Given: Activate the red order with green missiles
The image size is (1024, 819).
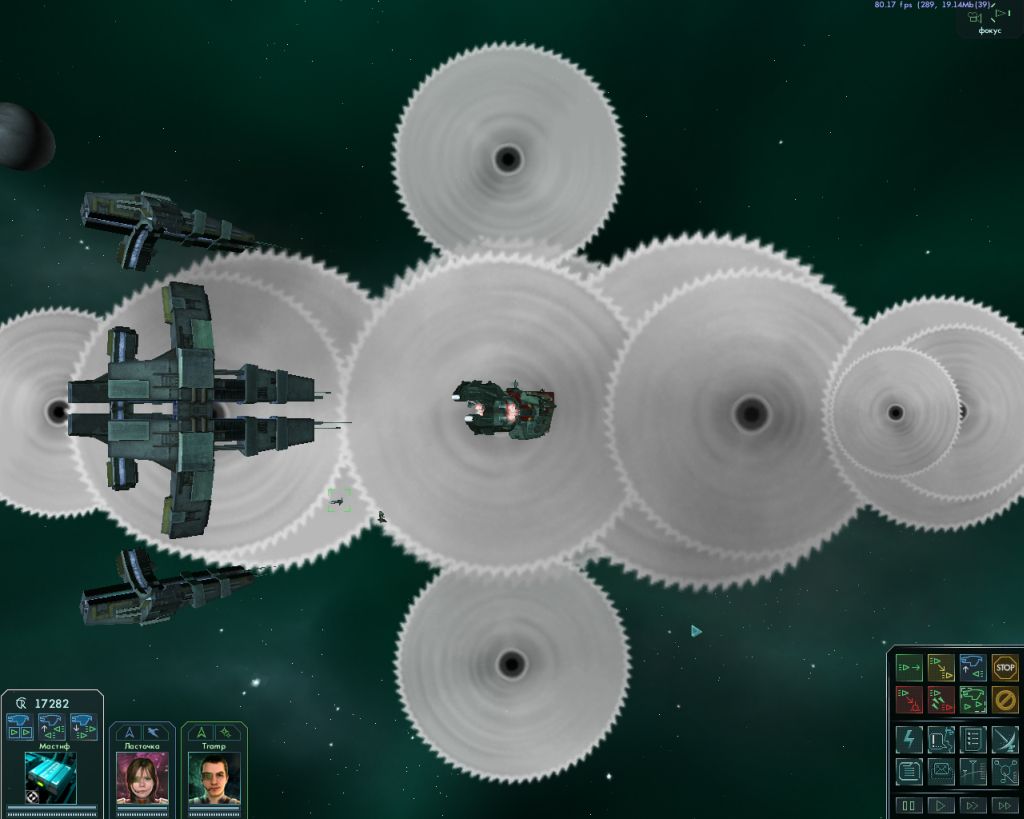Looking at the screenshot, I should pos(941,699).
